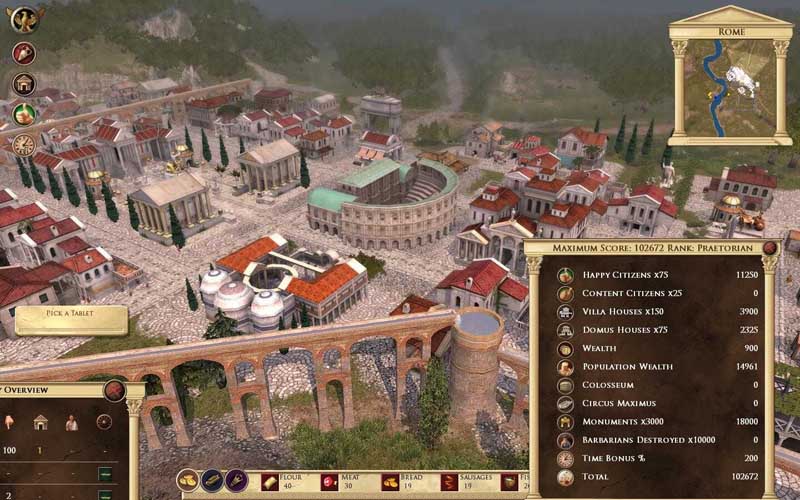
Task: Select the green thumbs-up icon
Action: [24, 114]
